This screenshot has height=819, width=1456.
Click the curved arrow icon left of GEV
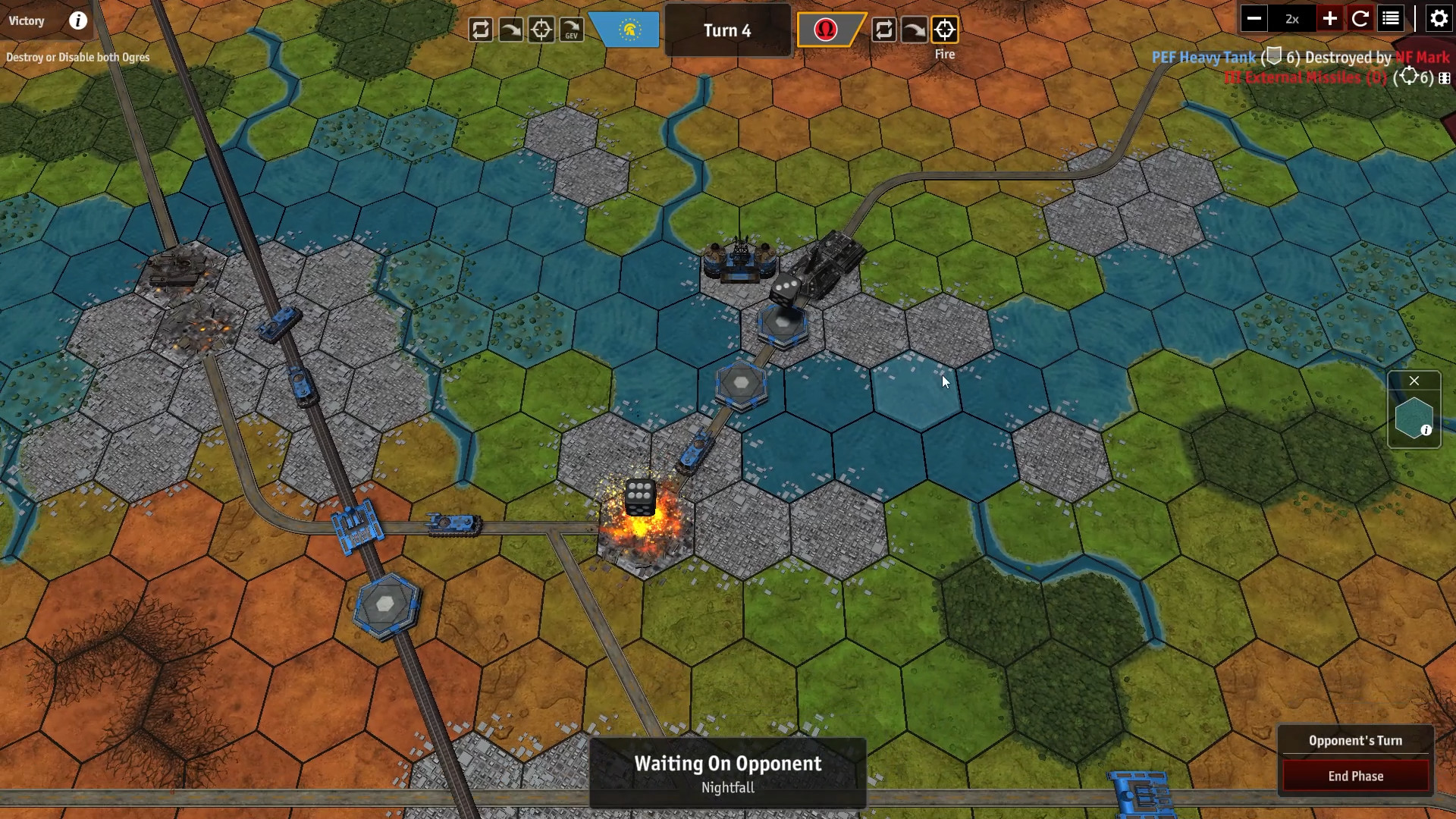point(511,29)
